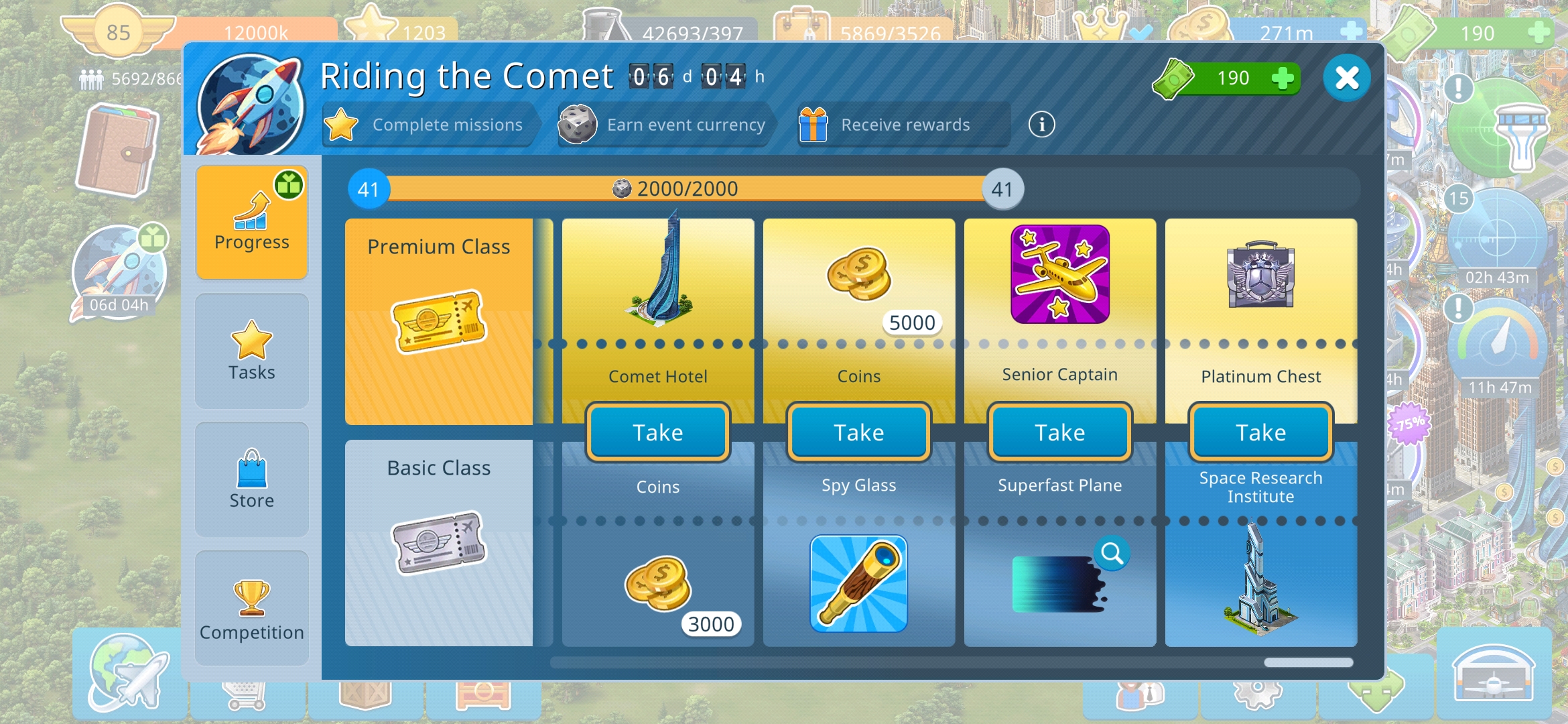Open the event Store tab
Viewport: 1568px width, 724px height.
(x=252, y=479)
